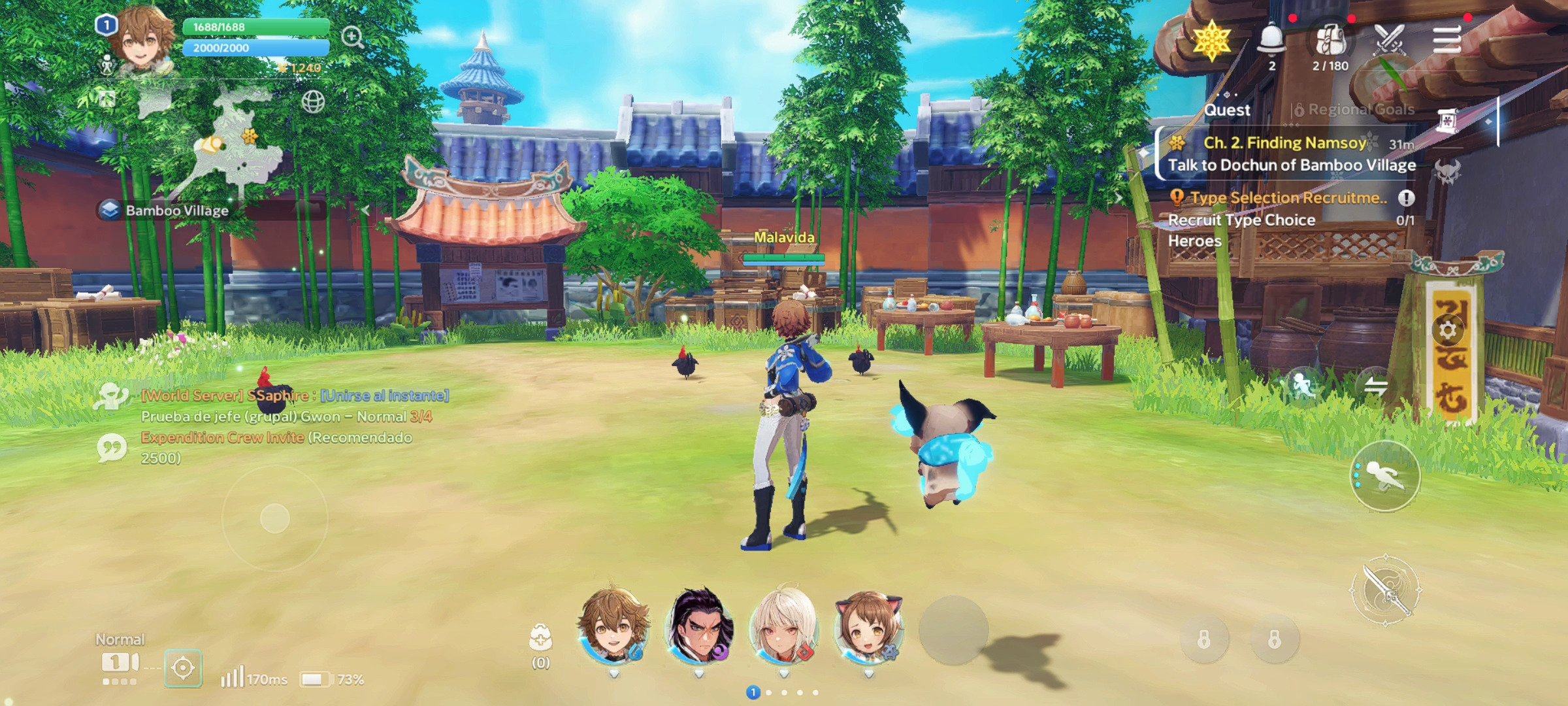
Task: Open the world map globe icon
Action: (313, 102)
